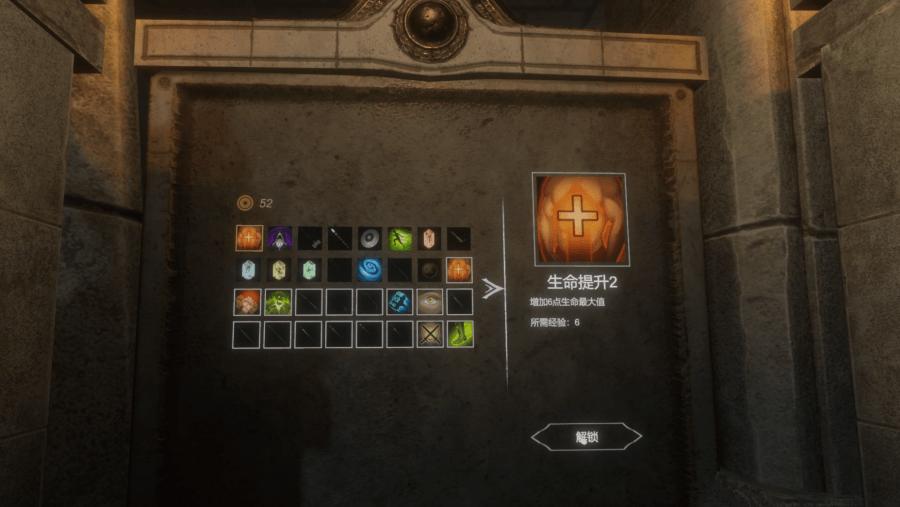900x507 pixels.
Task: Pick the blue armor skill icon
Action: (x=400, y=302)
